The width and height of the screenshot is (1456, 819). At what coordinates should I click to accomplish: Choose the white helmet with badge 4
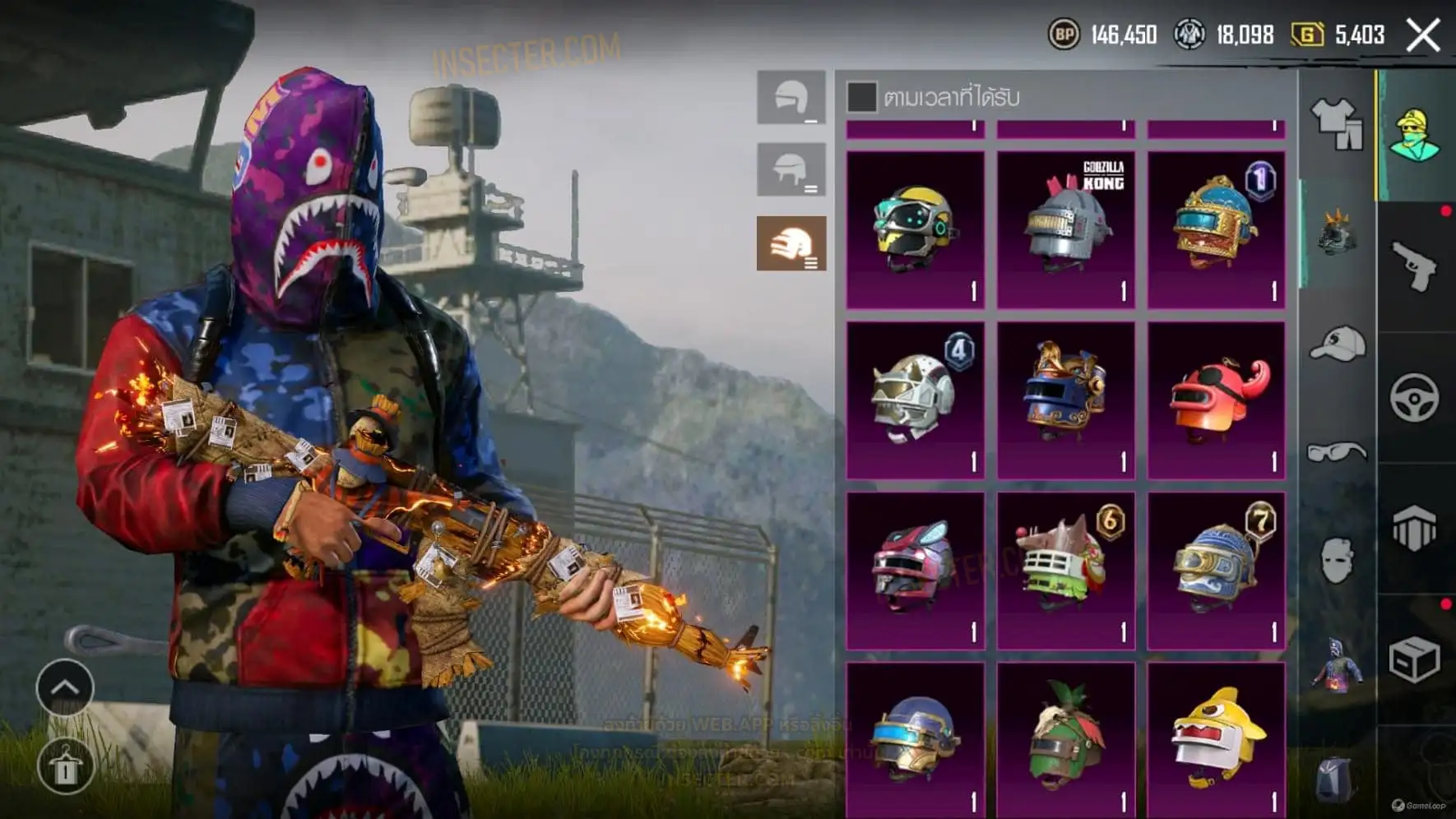pos(915,400)
